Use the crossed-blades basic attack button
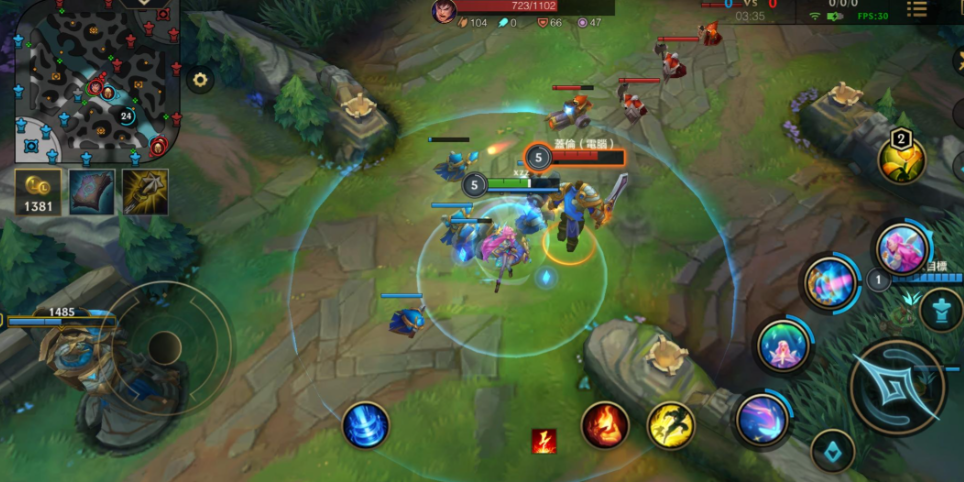 [x=897, y=387]
